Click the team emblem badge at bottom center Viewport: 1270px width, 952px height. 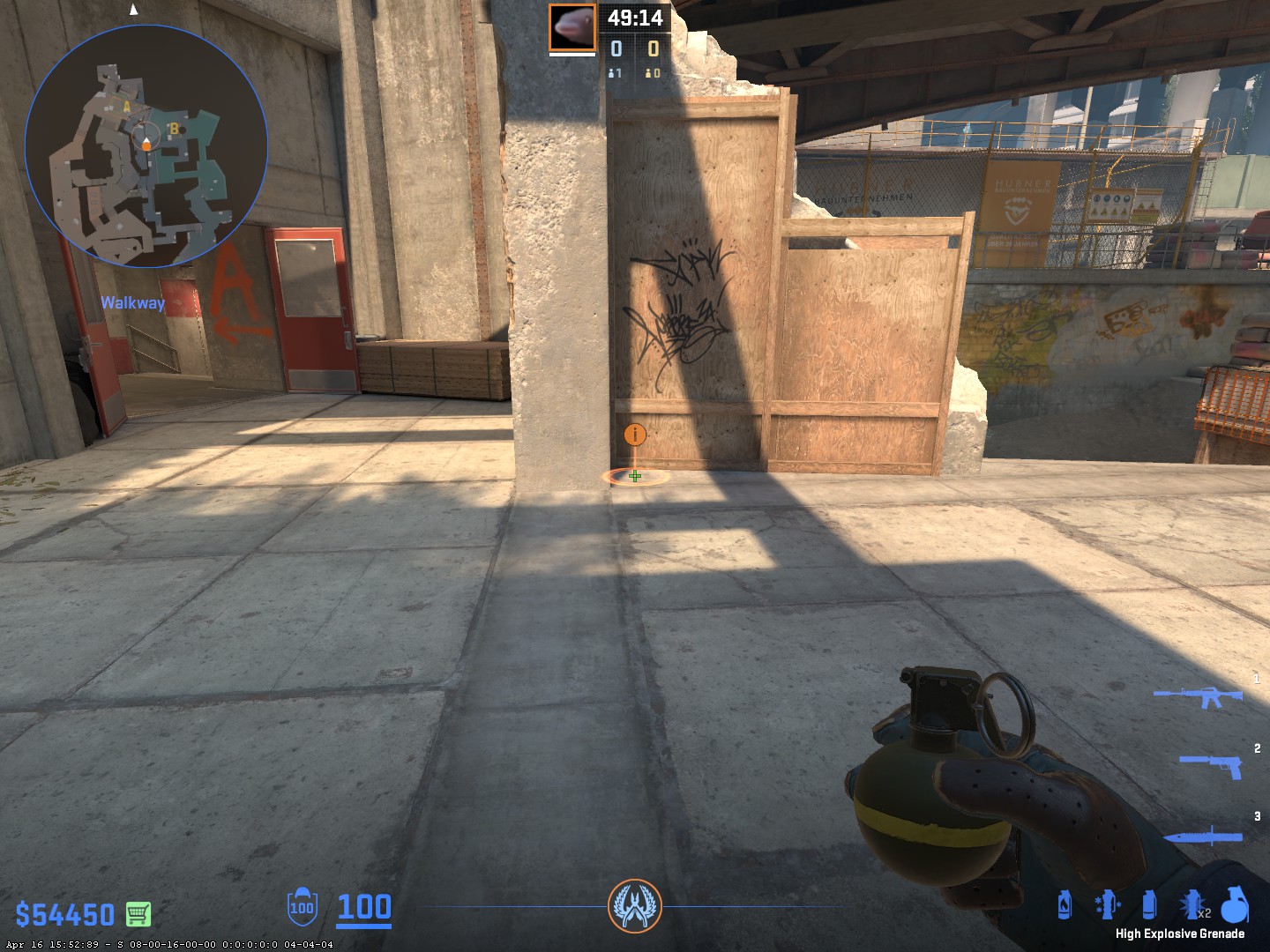click(x=635, y=906)
